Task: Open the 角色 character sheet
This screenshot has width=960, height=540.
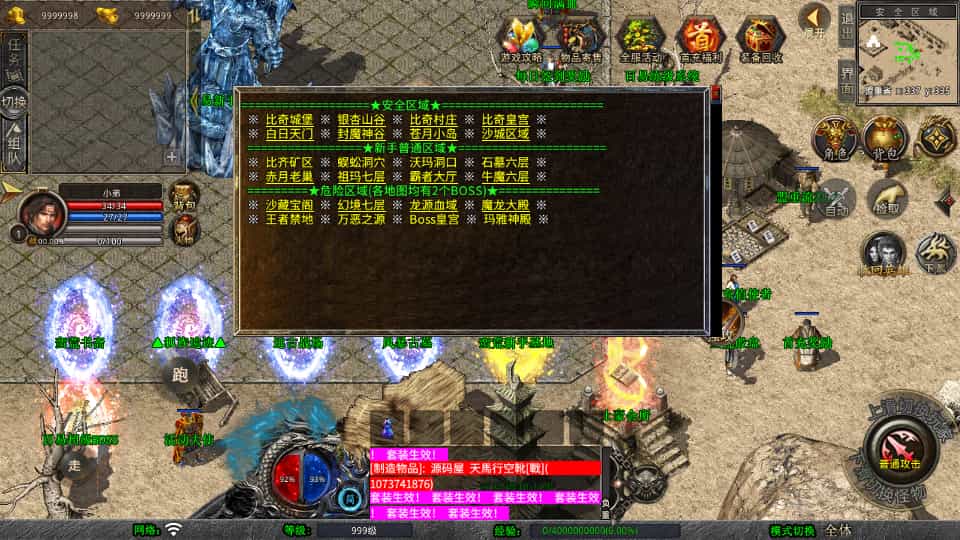Action: pyautogui.click(x=833, y=139)
